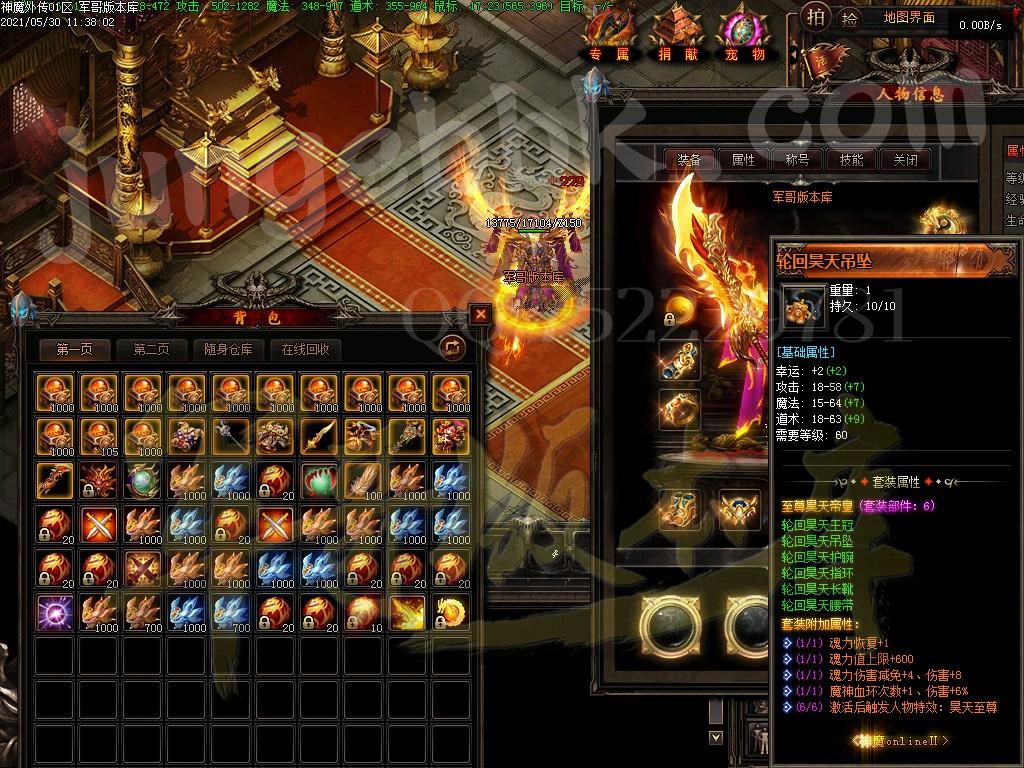The height and width of the screenshot is (768, 1024).
Task: Show the 属性 attributes tab
Action: tap(743, 159)
